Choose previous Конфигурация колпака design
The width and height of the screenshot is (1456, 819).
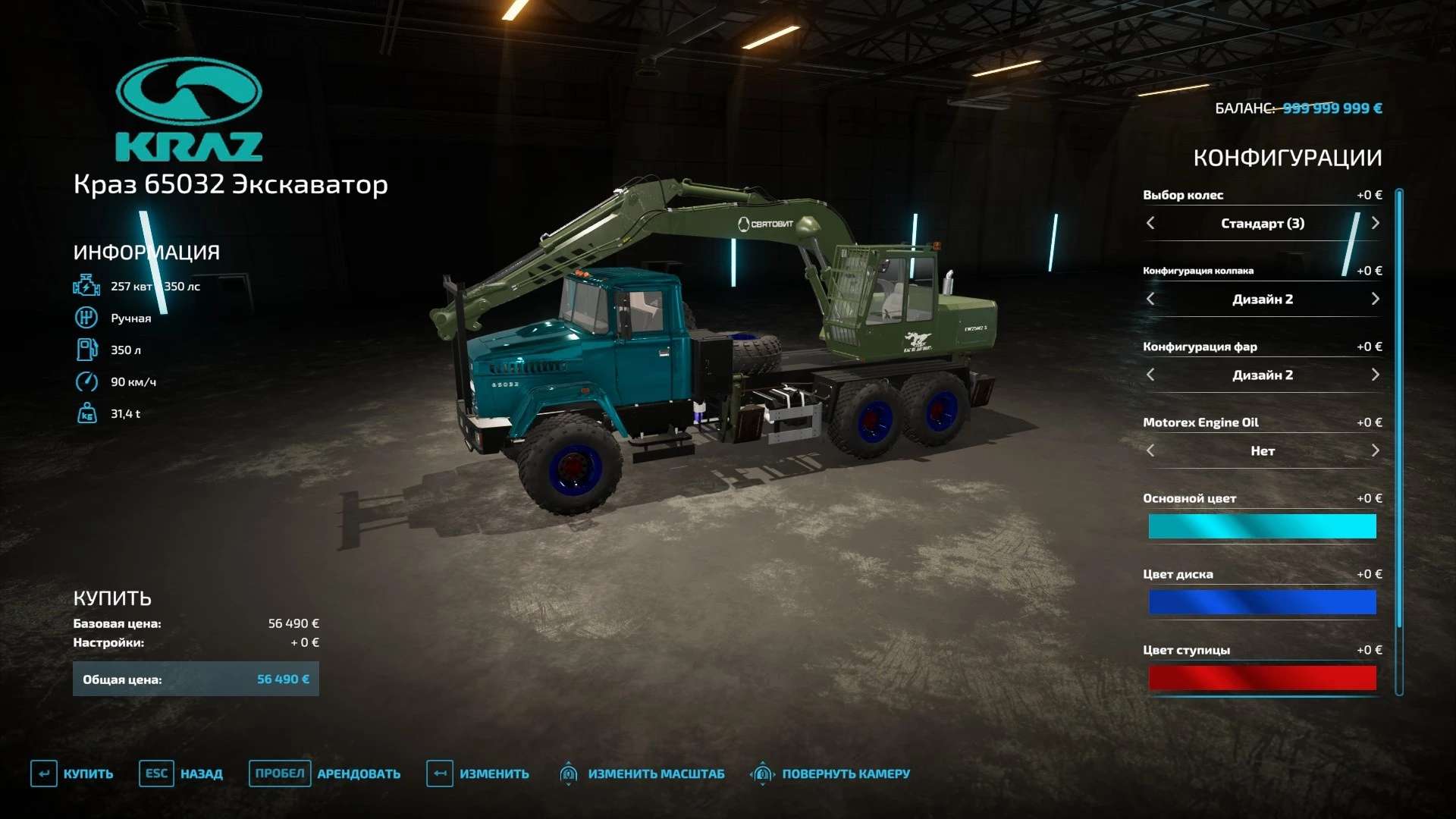[x=1150, y=299]
